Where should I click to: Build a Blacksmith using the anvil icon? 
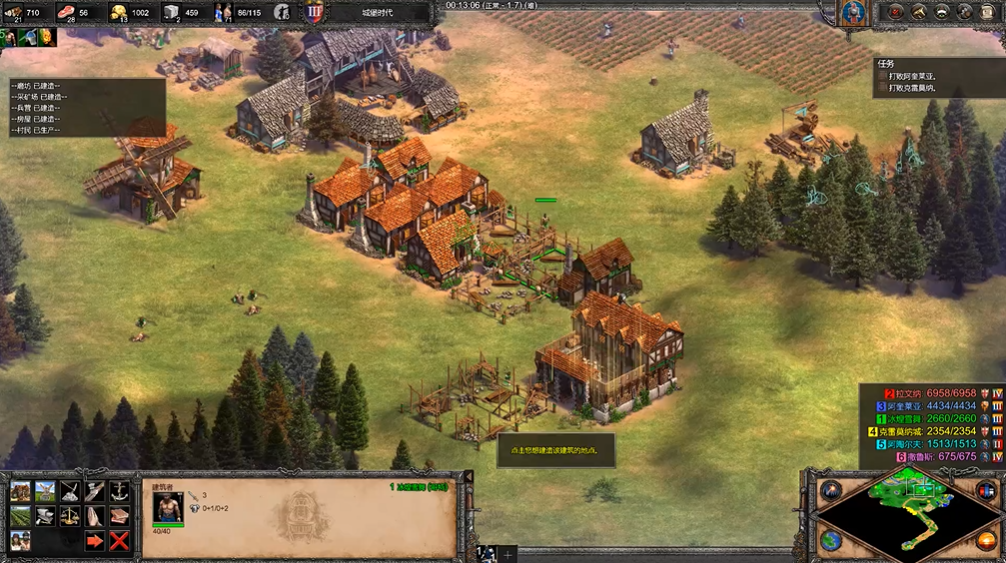[45, 516]
